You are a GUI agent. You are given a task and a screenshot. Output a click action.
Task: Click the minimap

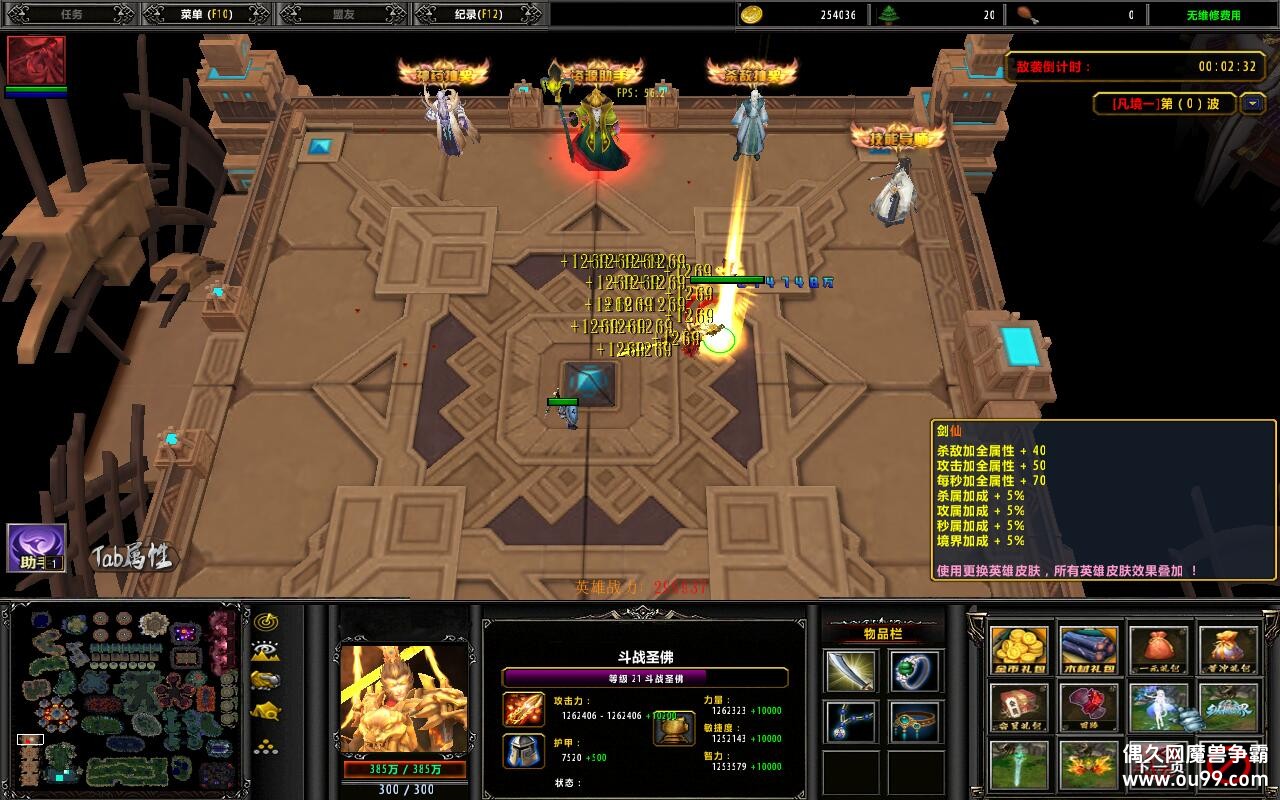pyautogui.click(x=126, y=697)
